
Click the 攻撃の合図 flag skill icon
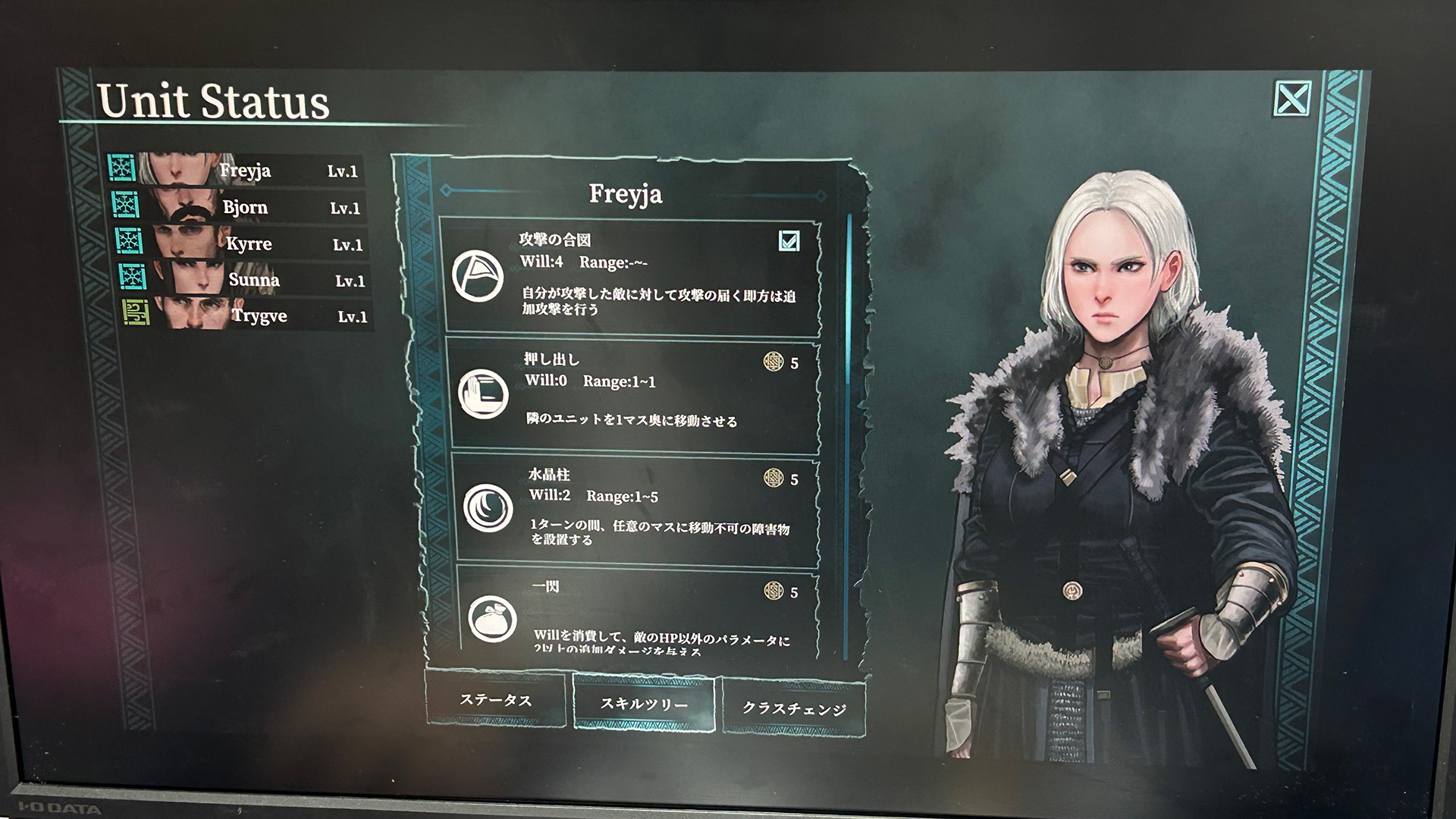(478, 275)
